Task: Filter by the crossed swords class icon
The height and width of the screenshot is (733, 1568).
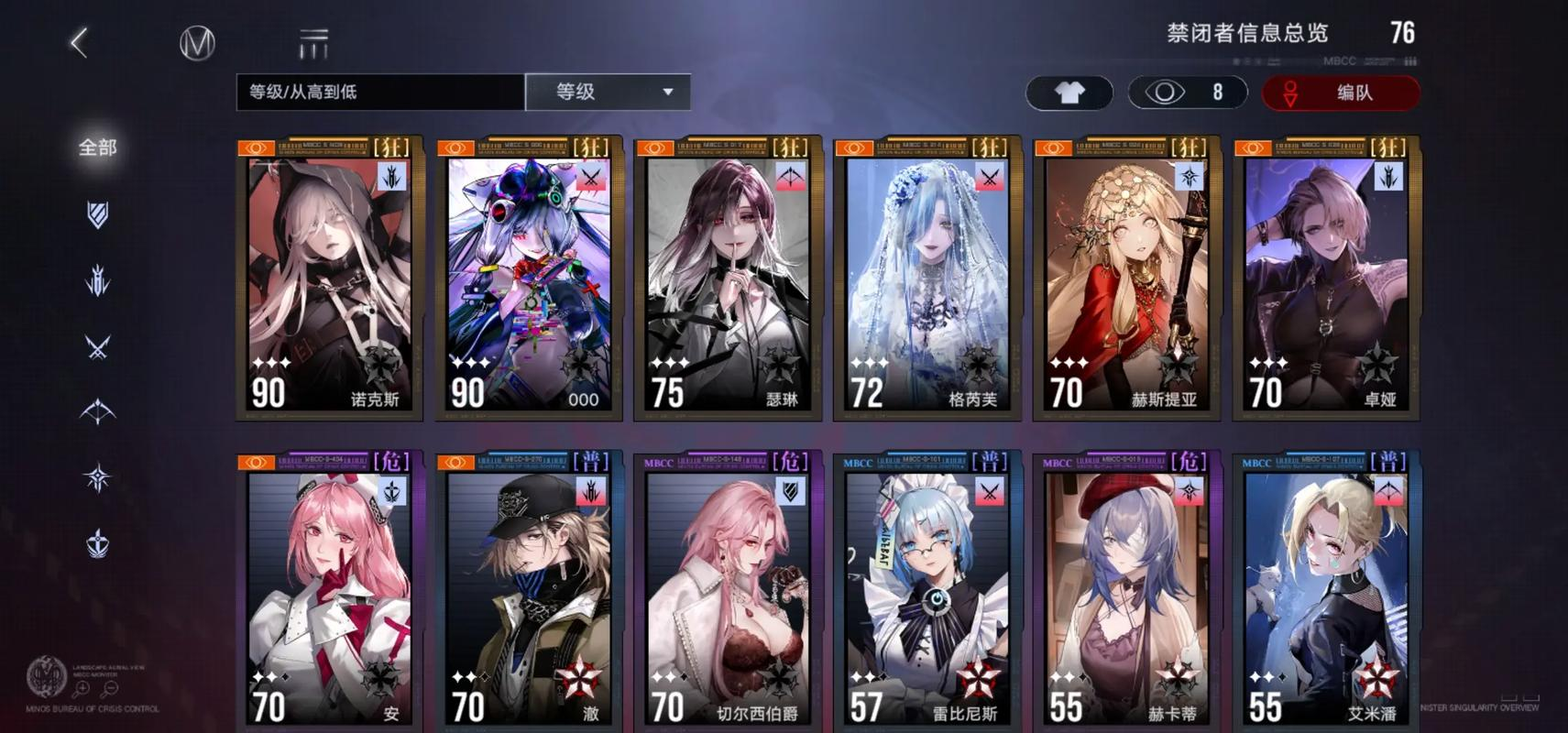Action: coord(98,347)
